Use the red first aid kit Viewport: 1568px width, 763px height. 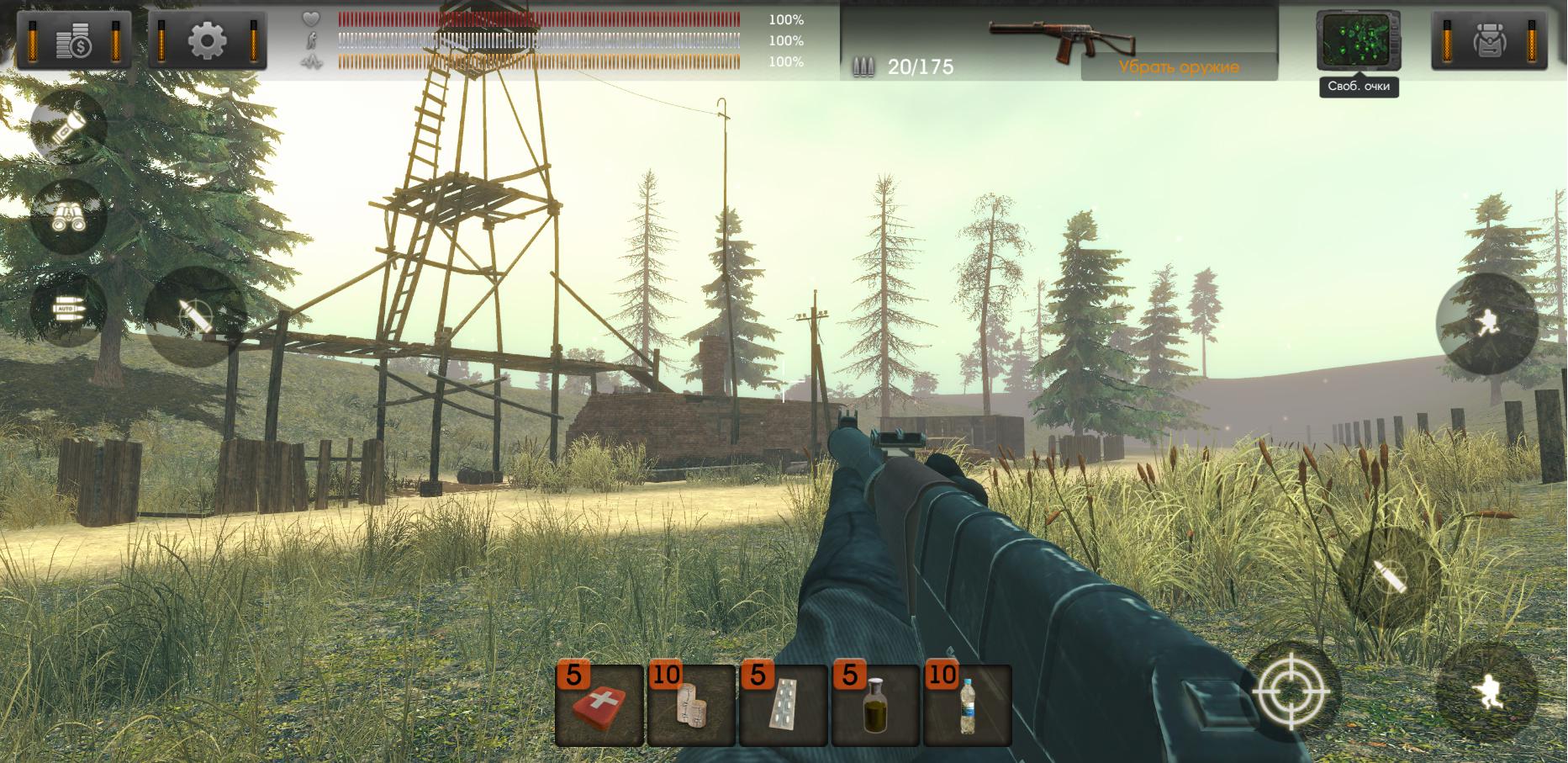pyautogui.click(x=599, y=706)
